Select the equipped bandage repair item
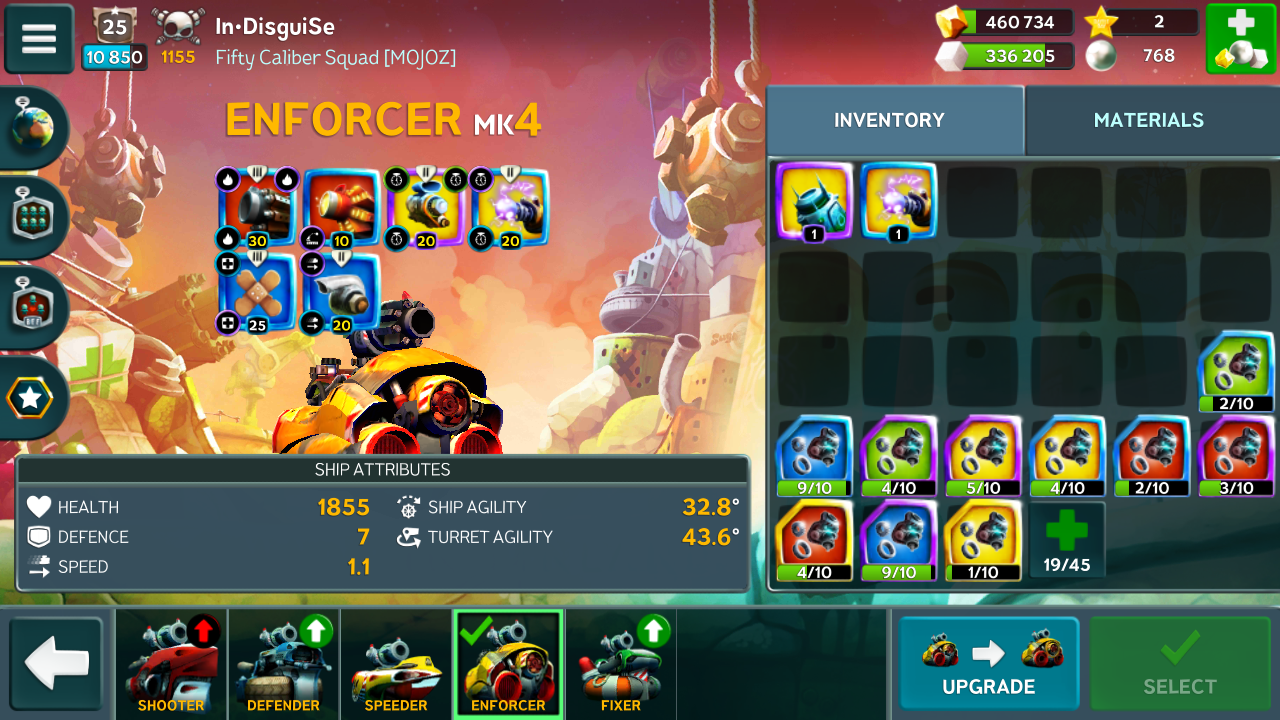Image resolution: width=1280 pixels, height=720 pixels. pyautogui.click(x=257, y=291)
